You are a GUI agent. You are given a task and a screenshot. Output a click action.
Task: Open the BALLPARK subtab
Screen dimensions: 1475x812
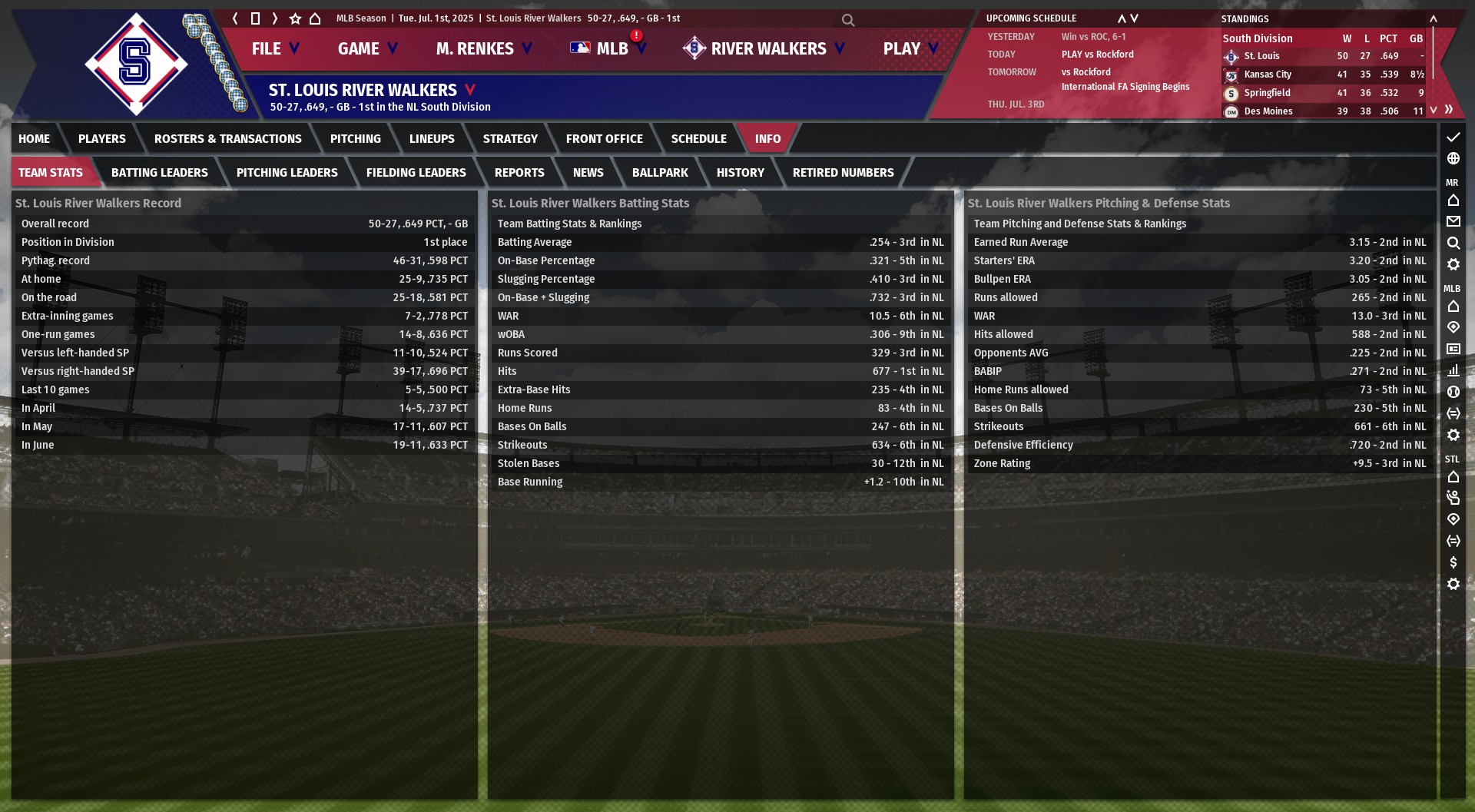tap(660, 173)
